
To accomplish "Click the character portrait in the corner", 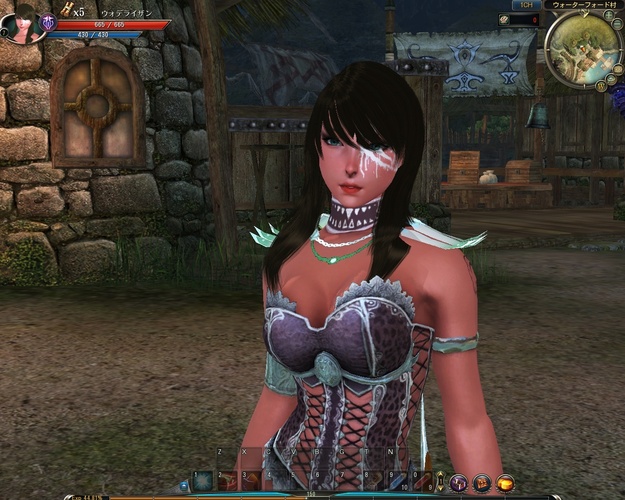I will point(20,24).
